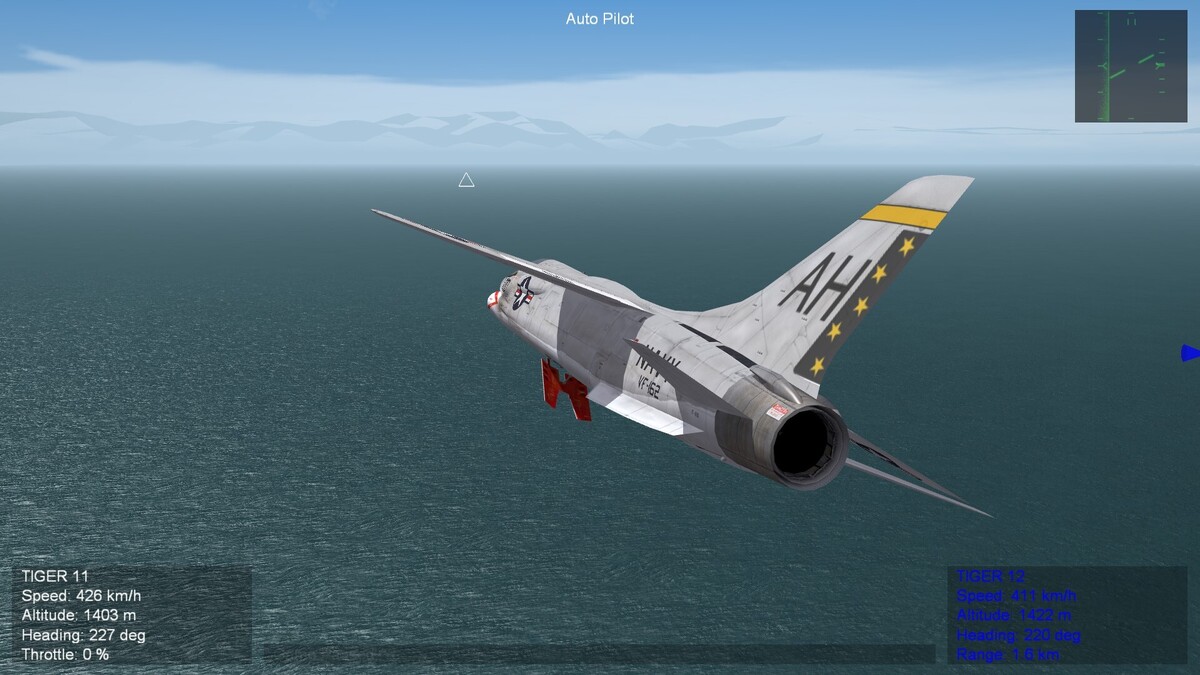
Task: Select the TIGER 11 aircraft info panel
Action: tap(132, 614)
